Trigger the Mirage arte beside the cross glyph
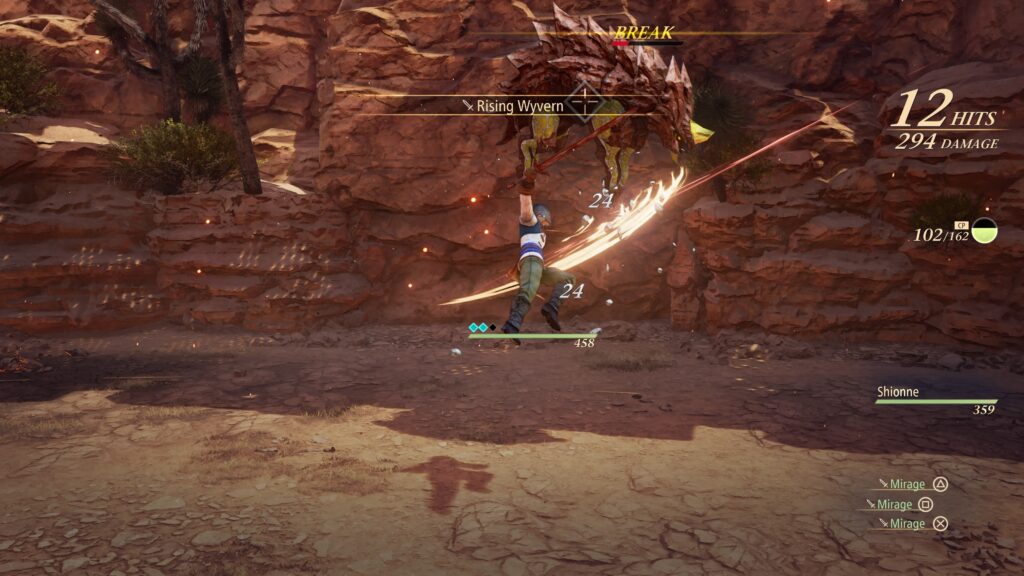 point(906,523)
